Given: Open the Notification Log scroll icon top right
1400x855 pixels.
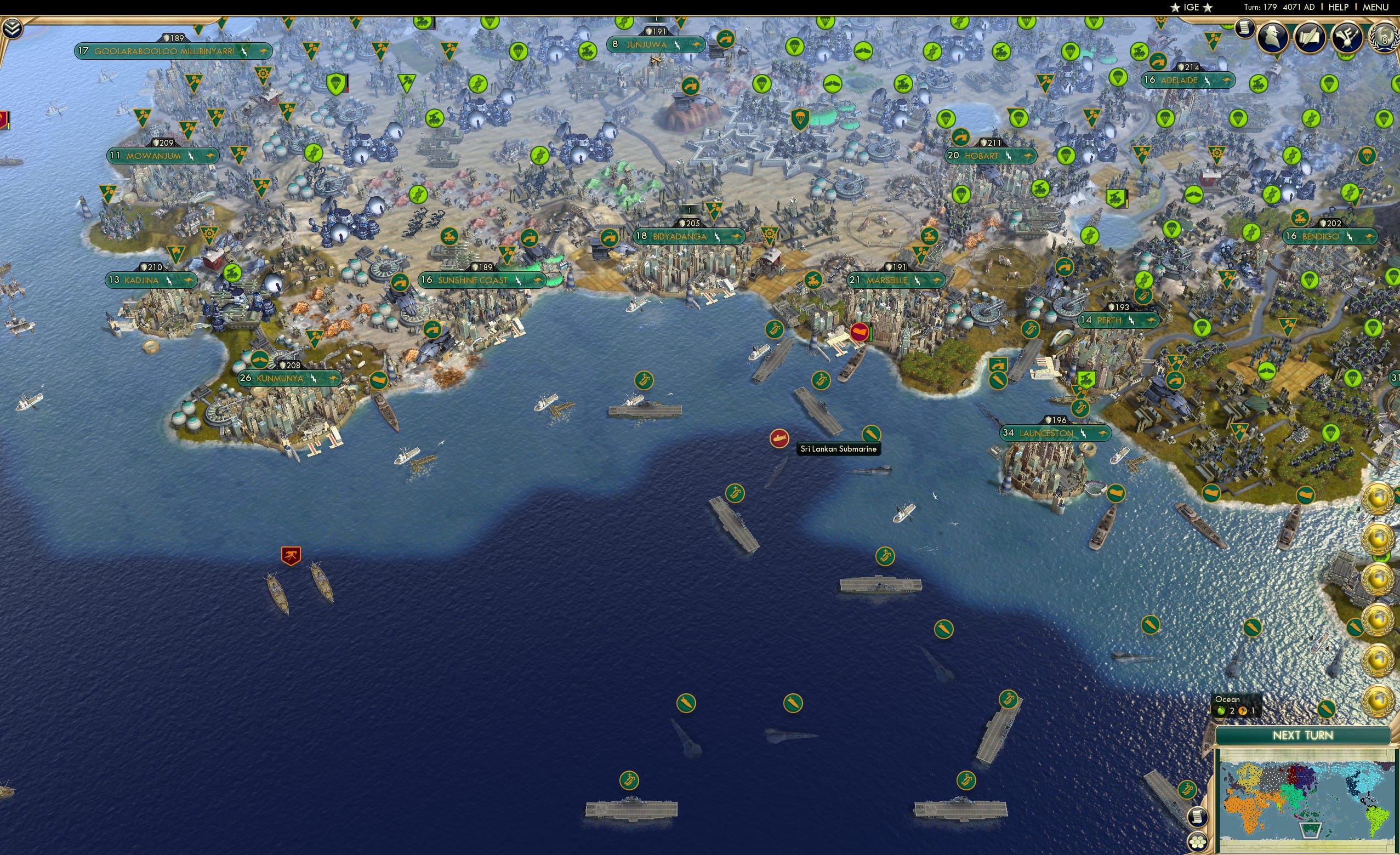Looking at the screenshot, I should pos(1245,29).
